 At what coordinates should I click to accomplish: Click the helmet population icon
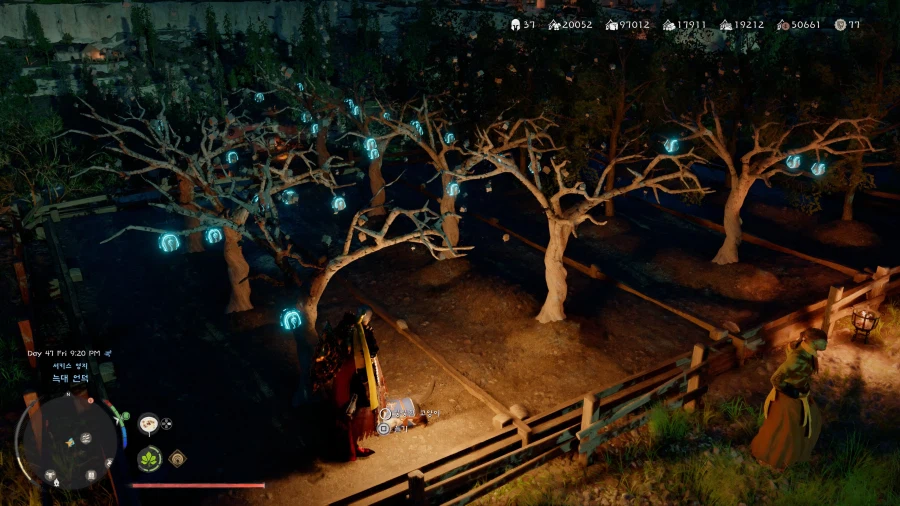[516, 25]
